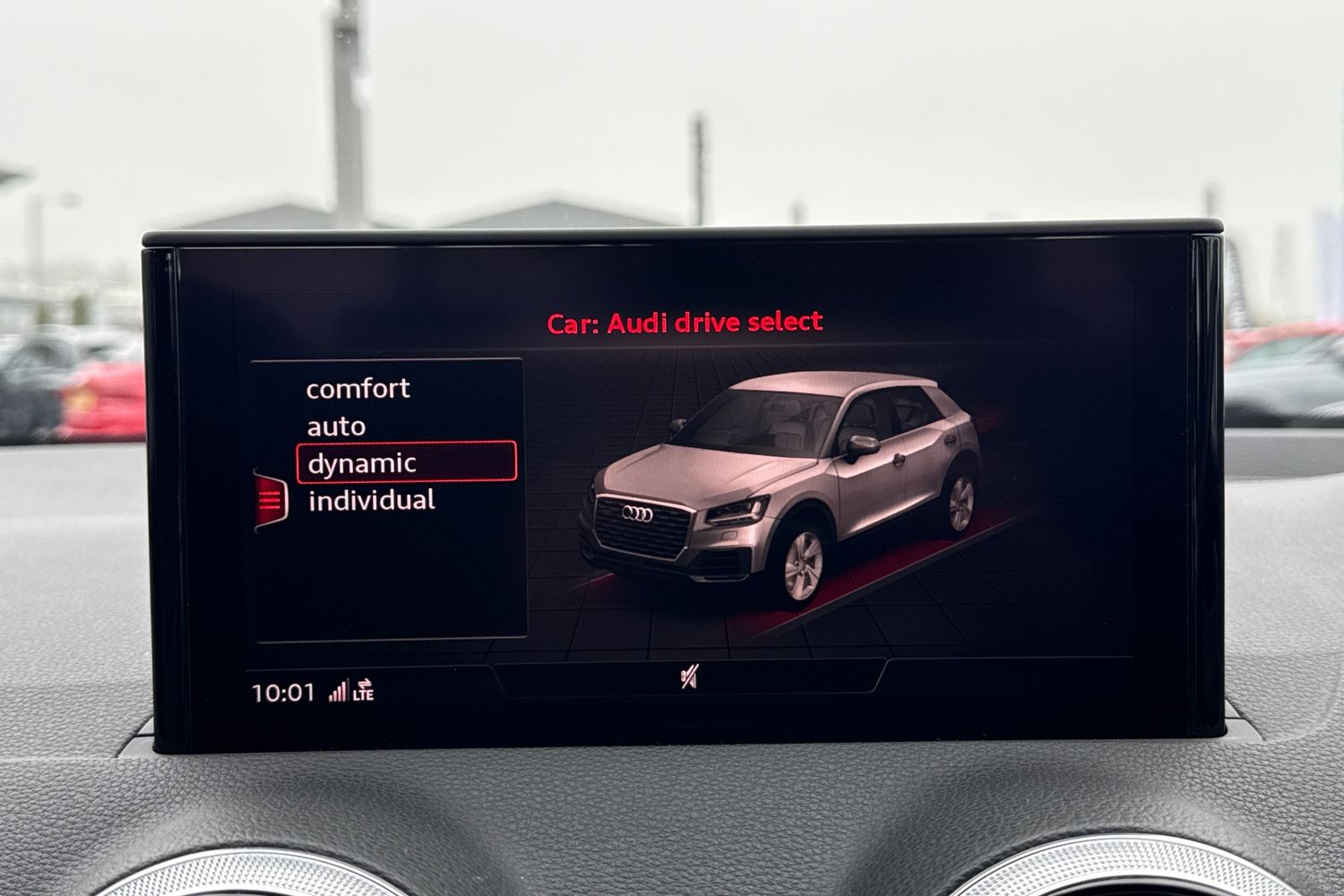The width and height of the screenshot is (1344, 896).
Task: Select individual from the mode menu
Action: 371,500
